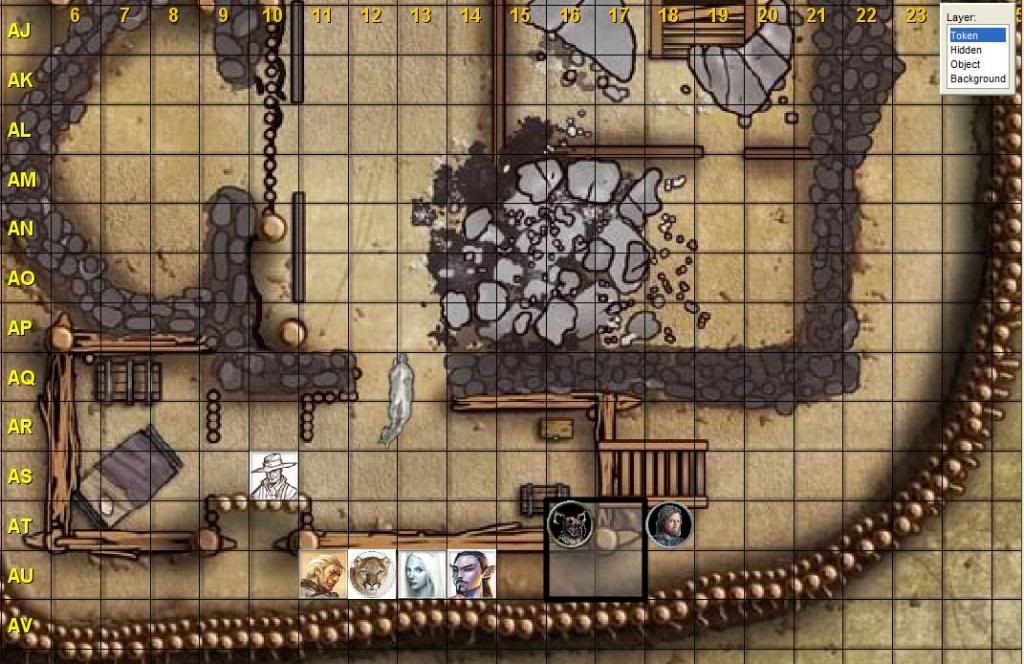Viewport: 1024px width, 664px height.
Task: Select the cowboy hat sketch token
Action: (273, 474)
